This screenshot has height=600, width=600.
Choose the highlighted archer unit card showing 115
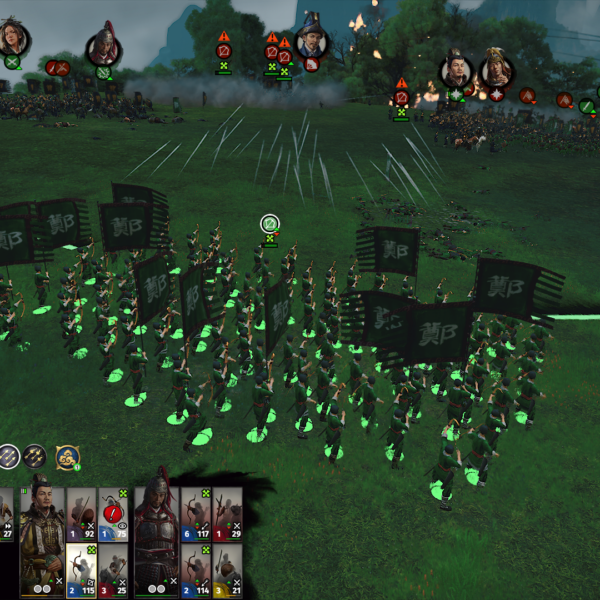(x=81, y=570)
